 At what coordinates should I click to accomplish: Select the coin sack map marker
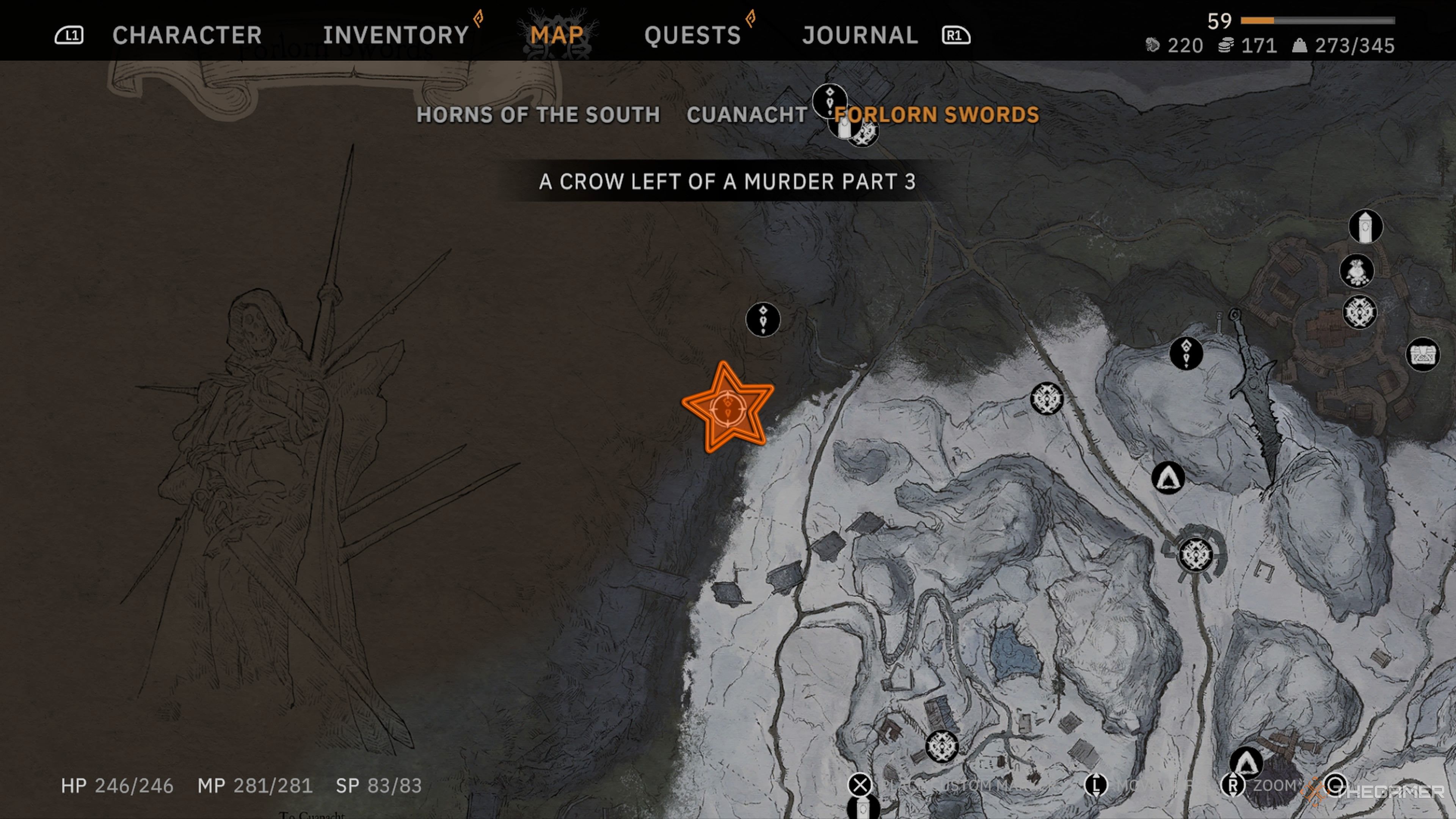coord(1357,271)
